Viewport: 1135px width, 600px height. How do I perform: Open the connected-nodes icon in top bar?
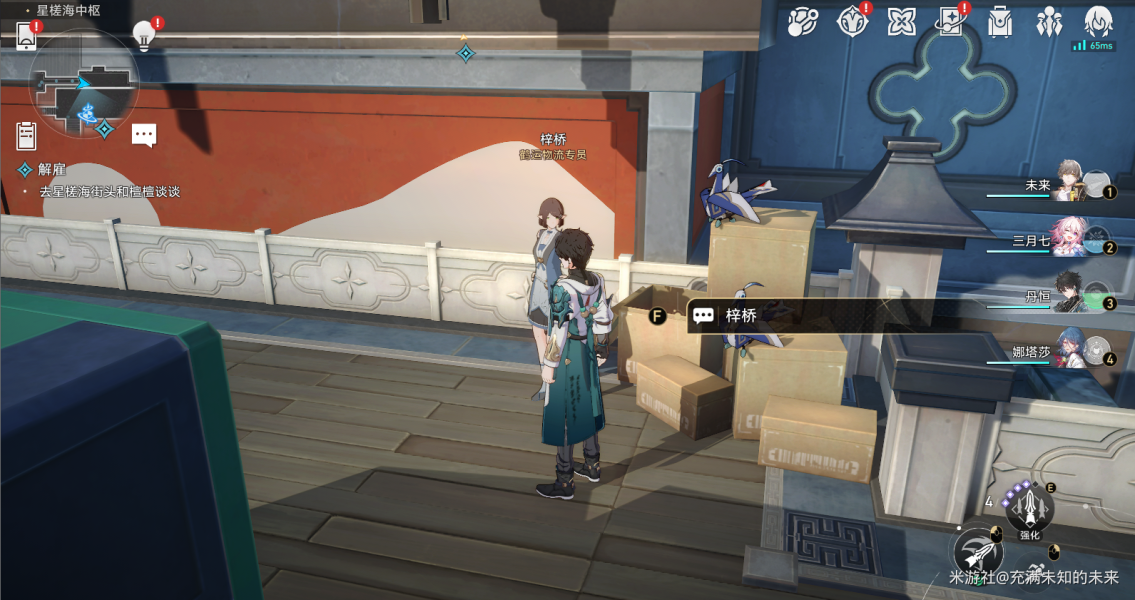tap(802, 21)
